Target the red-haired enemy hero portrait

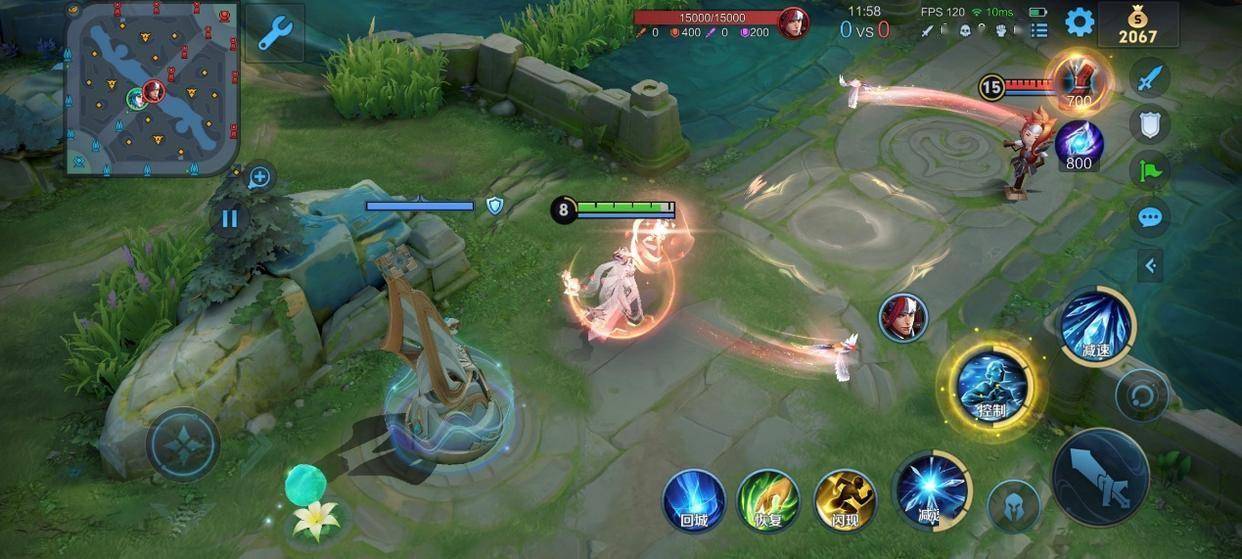point(903,318)
